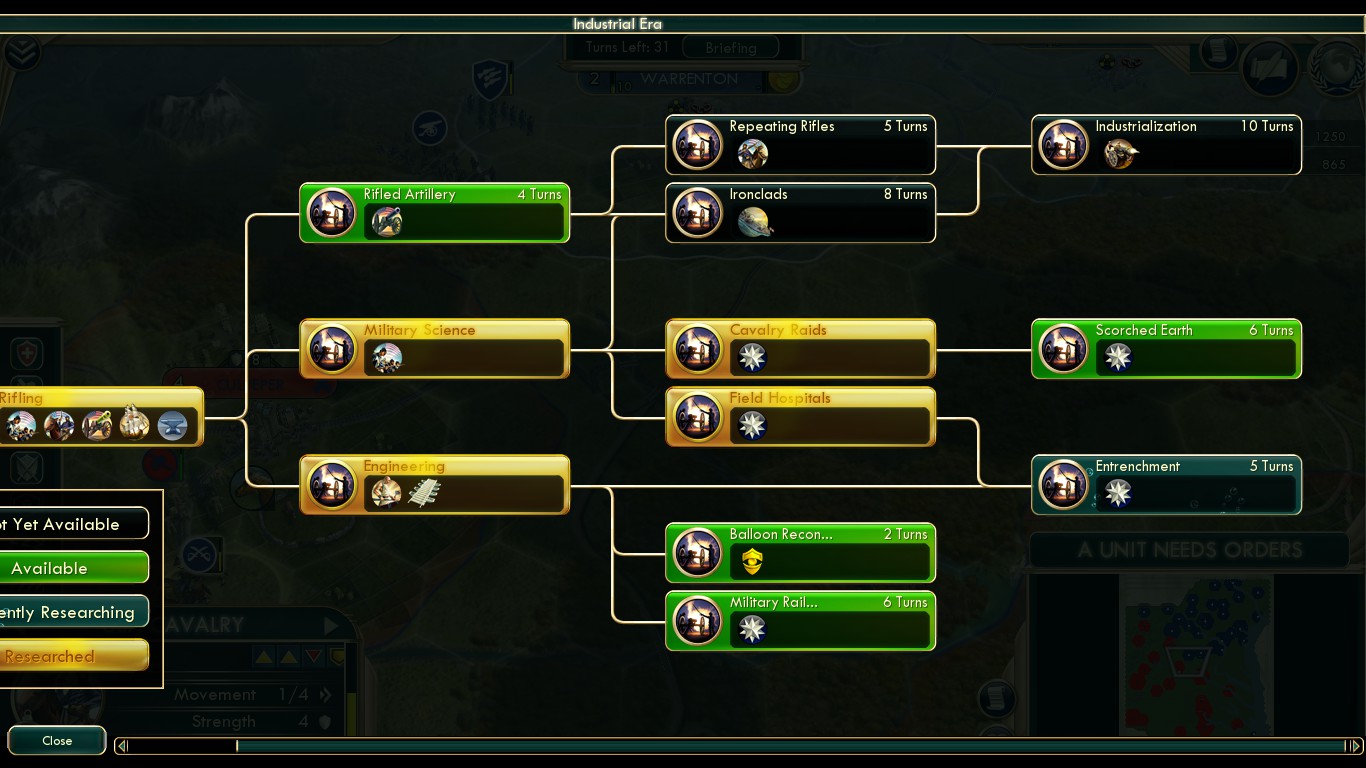Click the Field Hospitals technology
The height and width of the screenshot is (768, 1366).
(x=800, y=416)
